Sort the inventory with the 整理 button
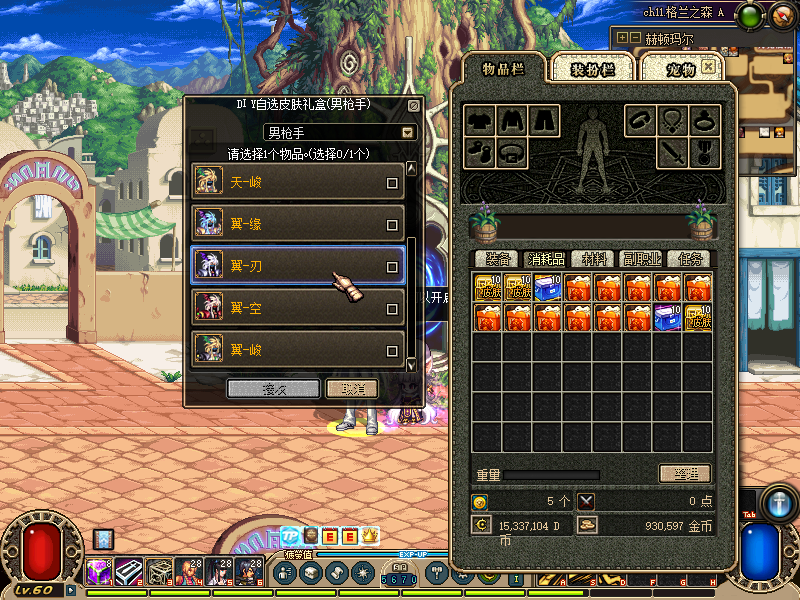This screenshot has height=600, width=800. (685, 474)
